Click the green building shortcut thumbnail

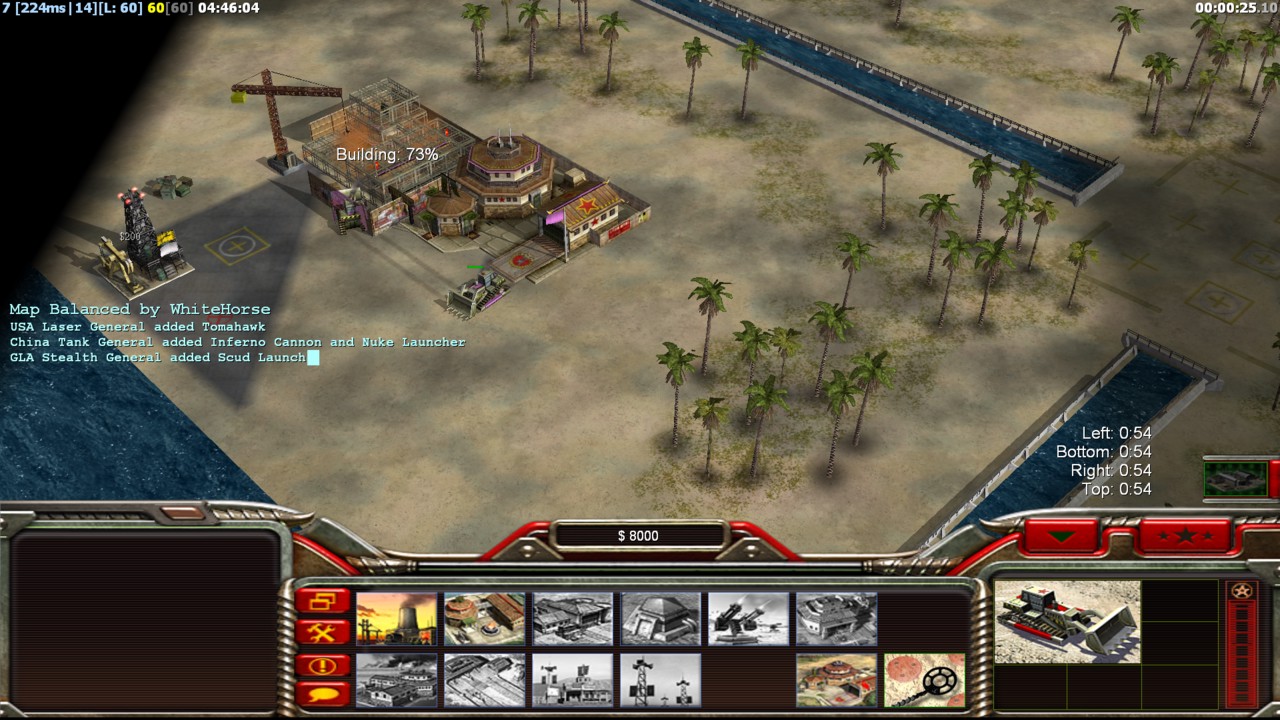pos(1236,478)
